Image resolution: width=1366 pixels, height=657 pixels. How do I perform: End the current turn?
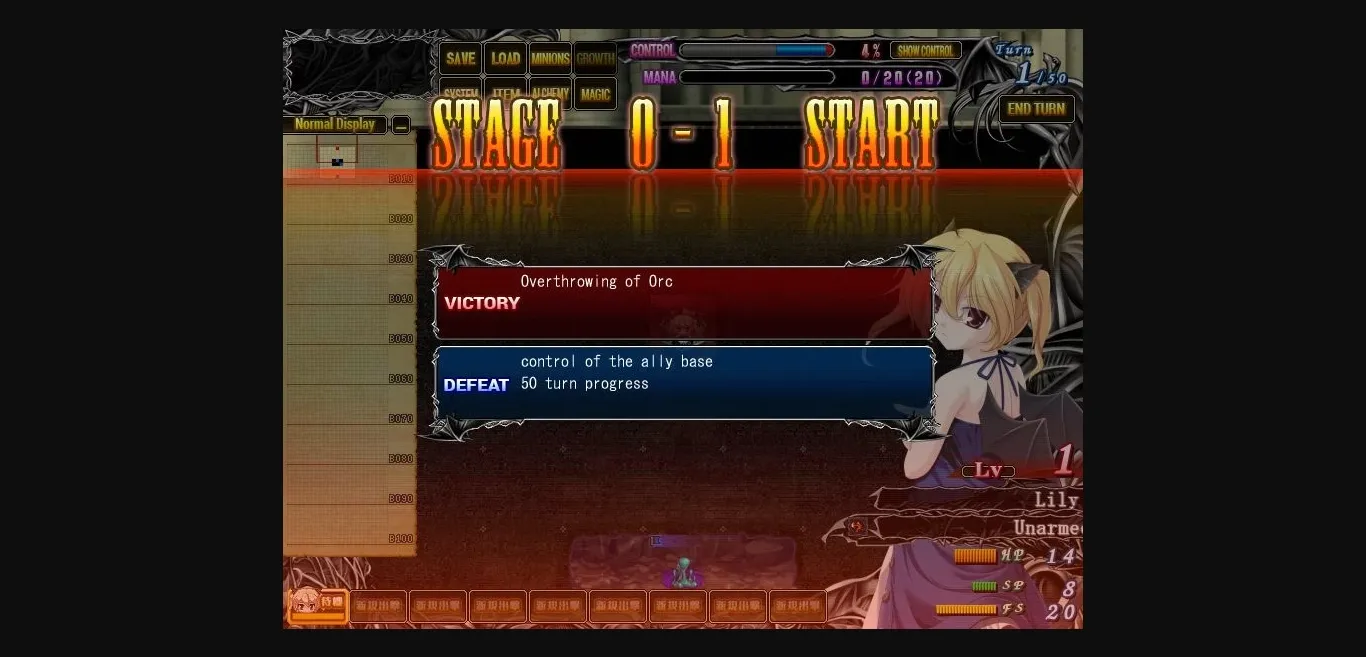click(1036, 109)
